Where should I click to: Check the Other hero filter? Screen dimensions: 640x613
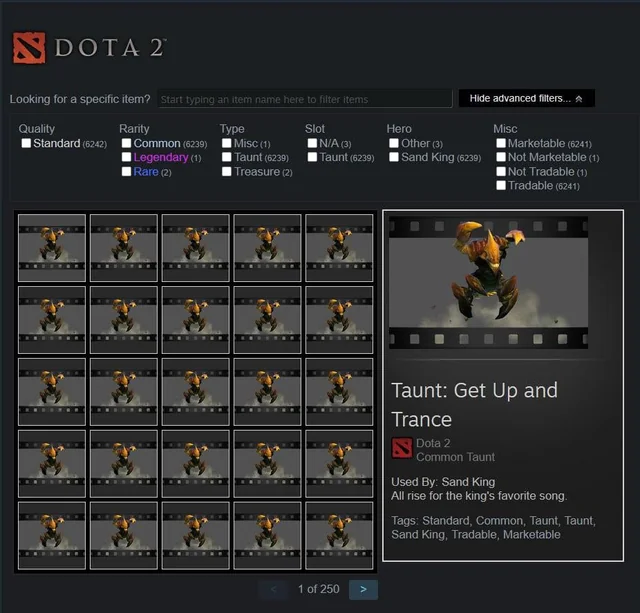click(394, 144)
